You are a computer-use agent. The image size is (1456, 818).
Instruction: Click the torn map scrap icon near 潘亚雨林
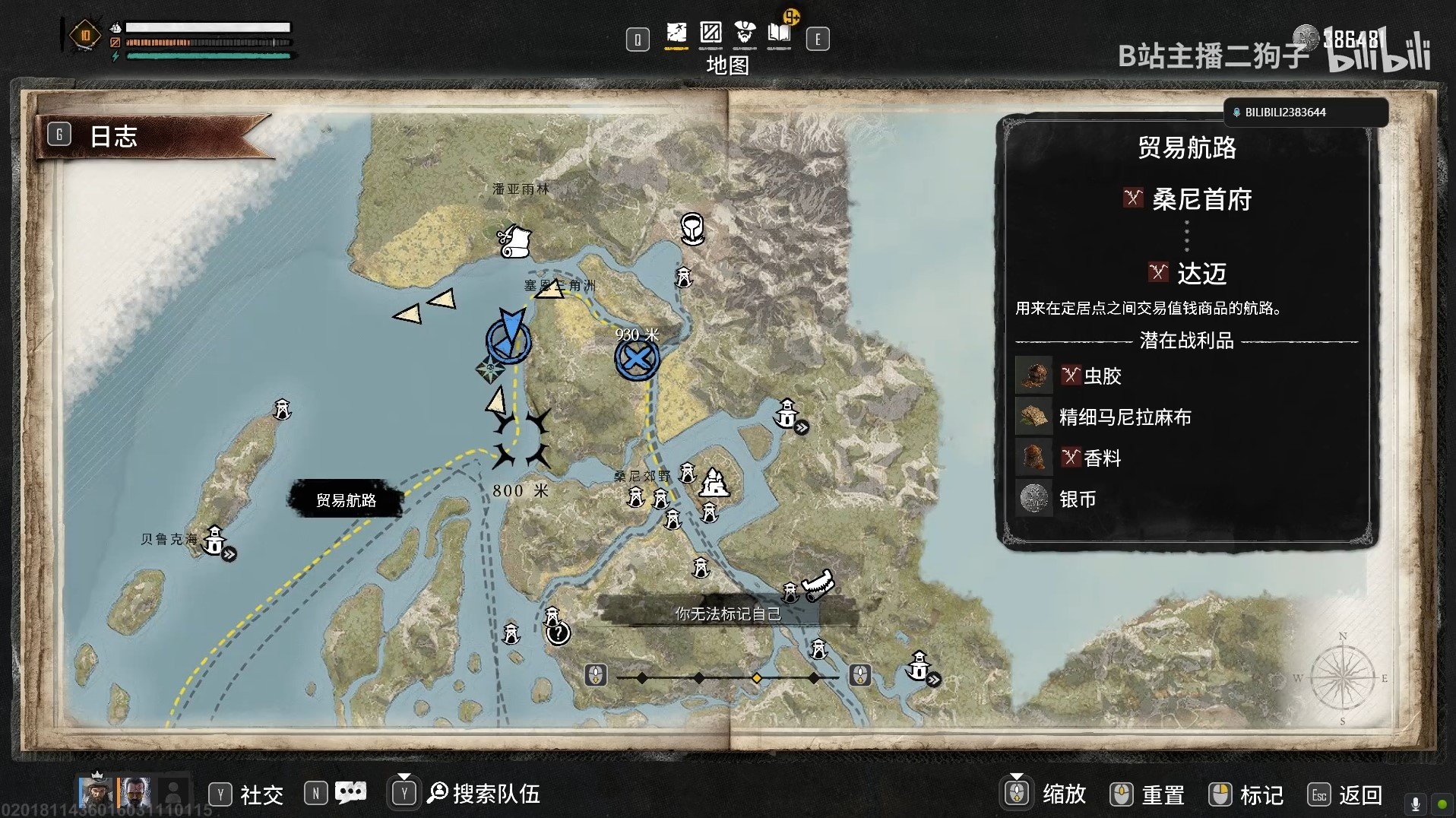click(x=517, y=239)
